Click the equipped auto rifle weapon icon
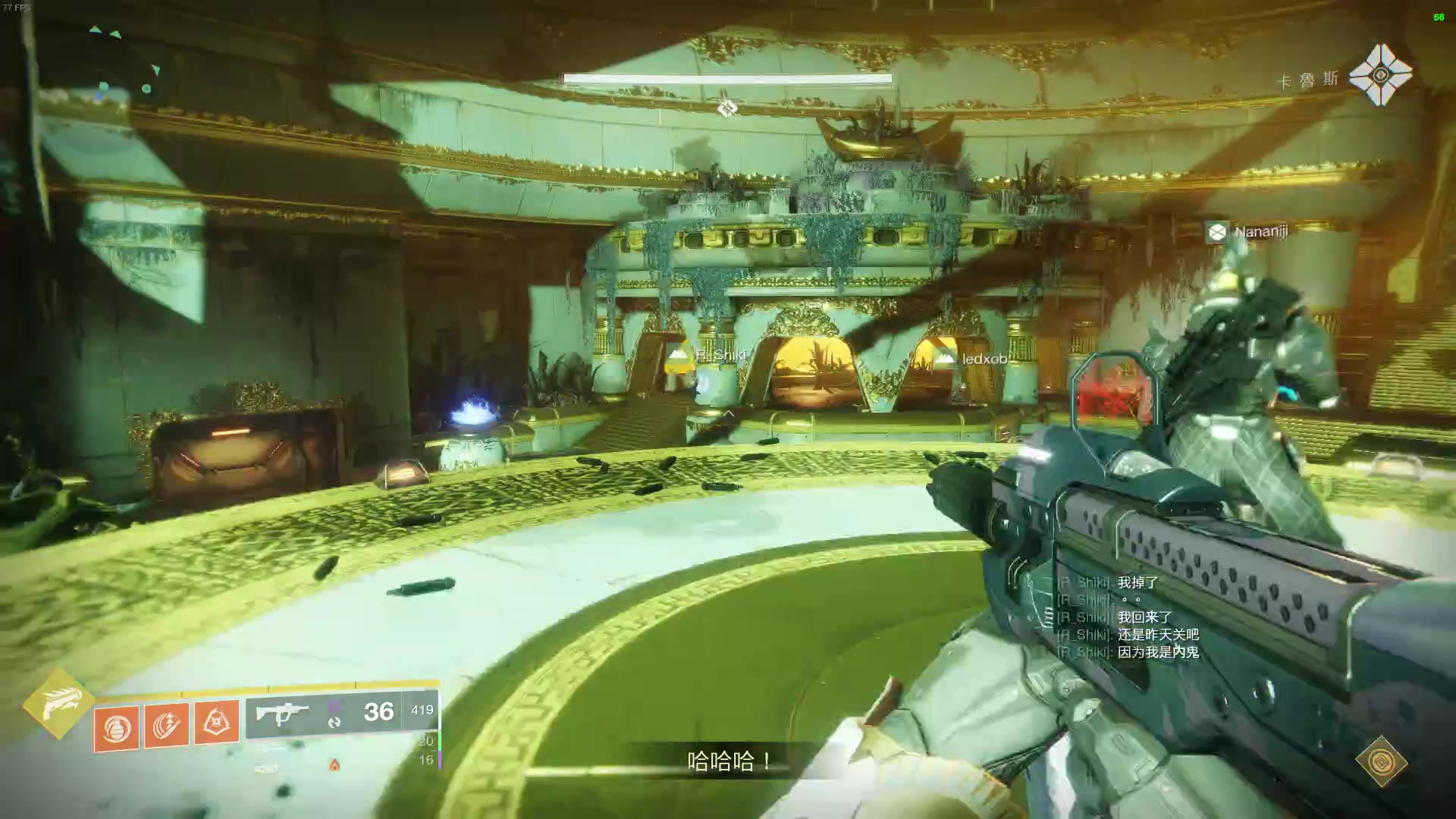Viewport: 1456px width, 819px height. 282,714
